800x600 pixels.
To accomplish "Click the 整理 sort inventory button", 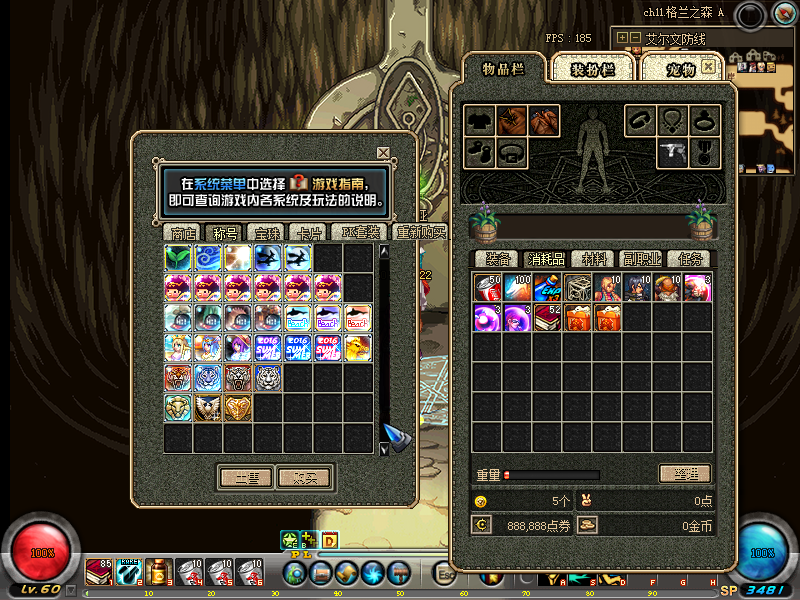I will click(x=685, y=473).
